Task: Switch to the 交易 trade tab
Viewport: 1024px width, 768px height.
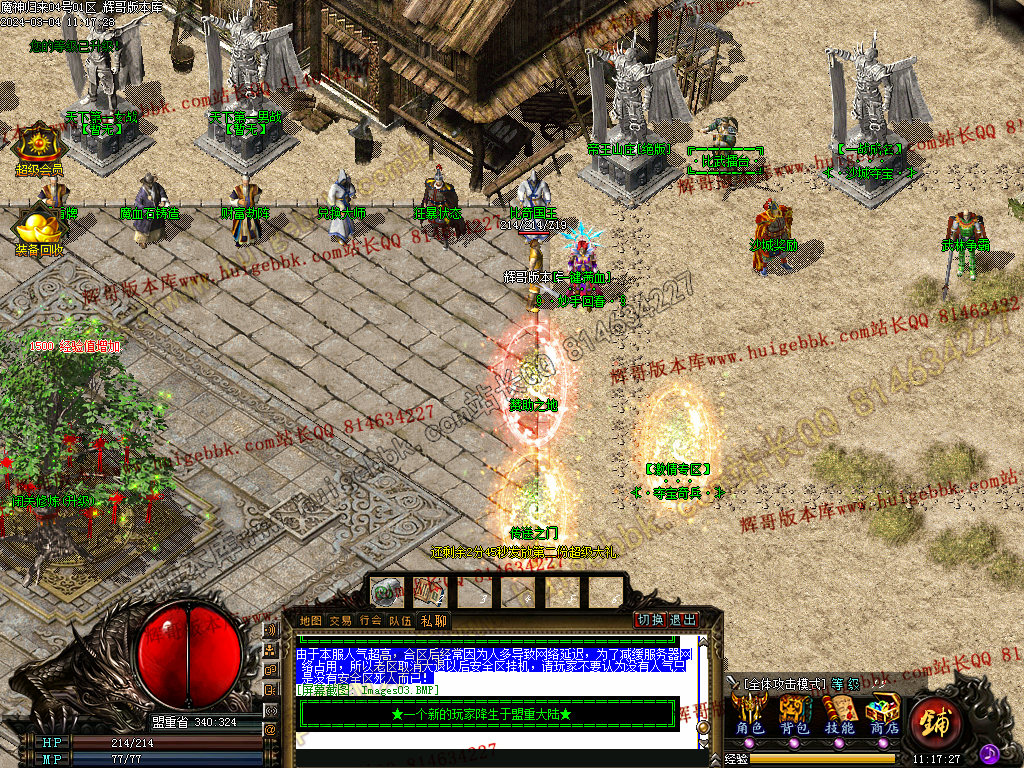Action: (x=341, y=621)
